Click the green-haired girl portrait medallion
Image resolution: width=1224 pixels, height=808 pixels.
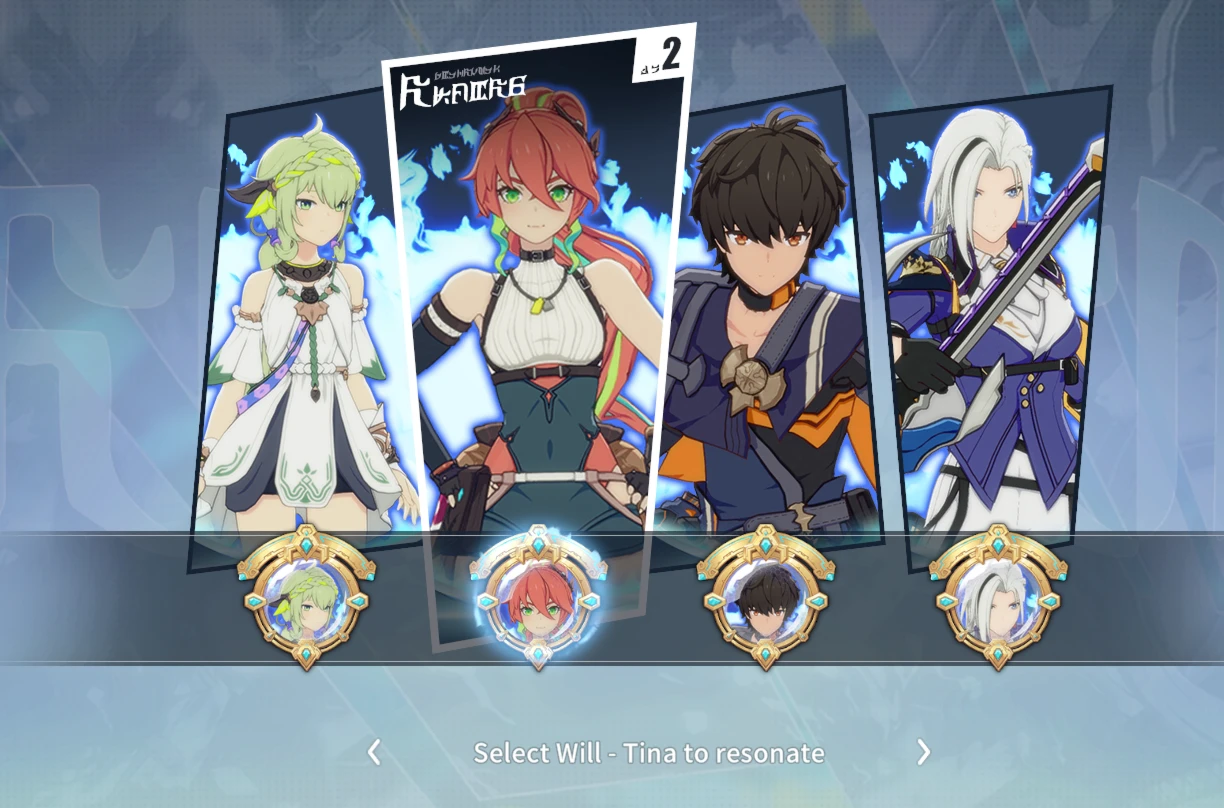tap(306, 598)
